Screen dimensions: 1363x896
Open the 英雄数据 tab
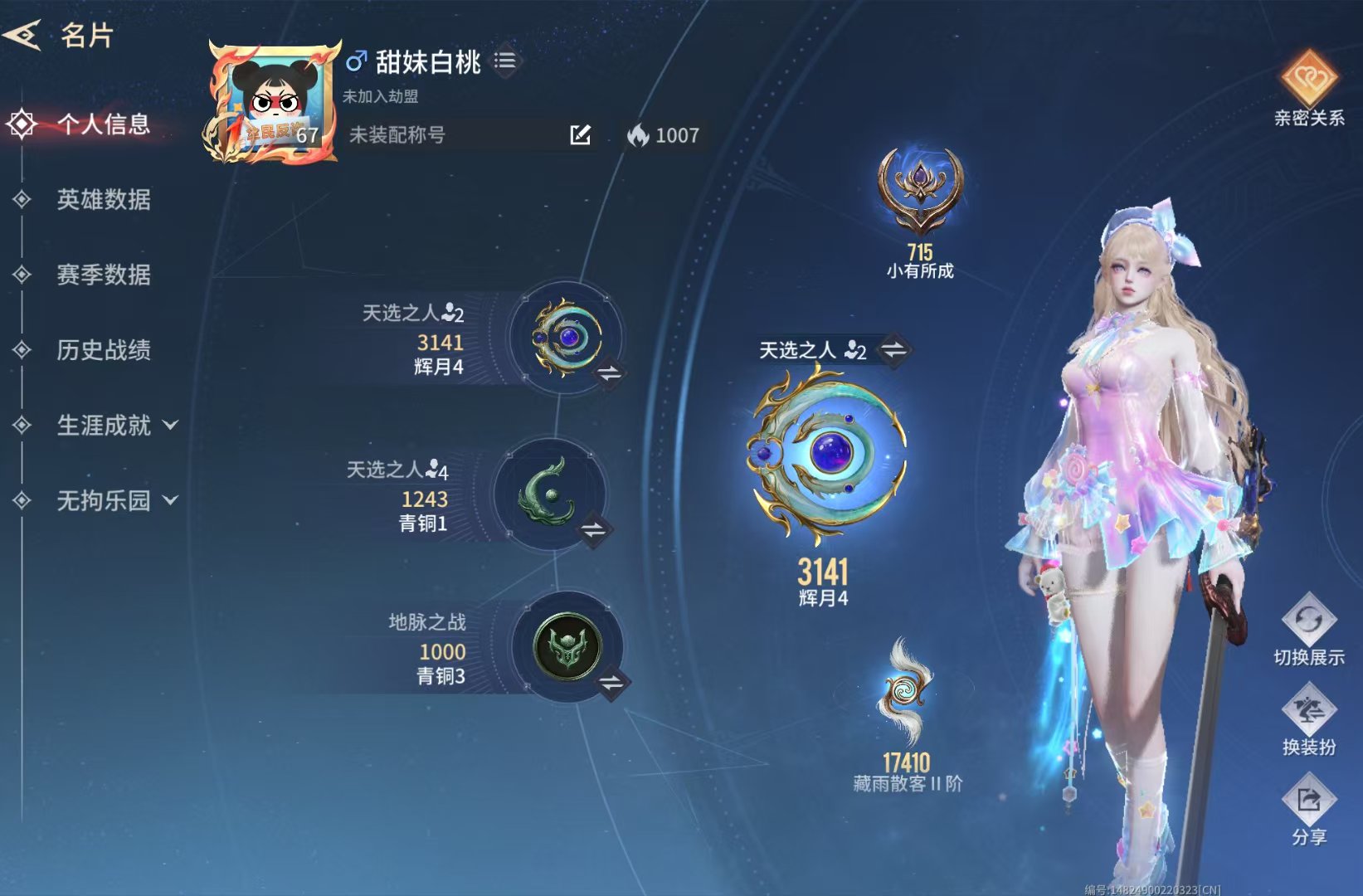[103, 199]
